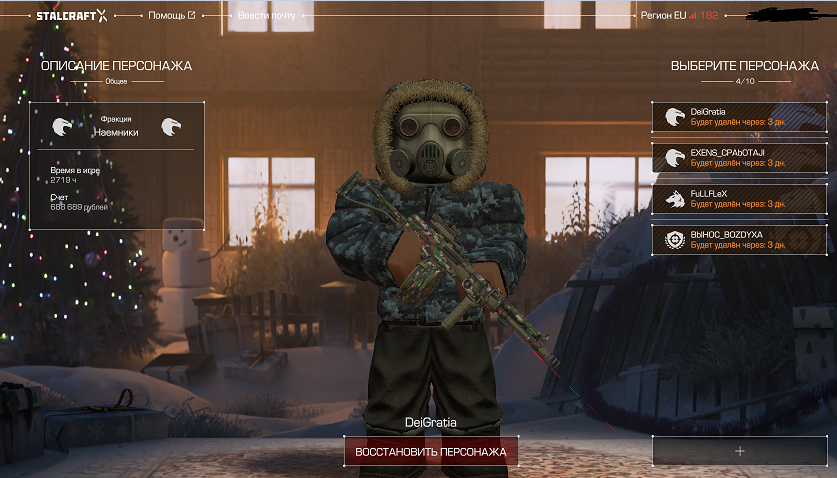
Task: Select the FuLLFLeX character row
Action: [741, 197]
